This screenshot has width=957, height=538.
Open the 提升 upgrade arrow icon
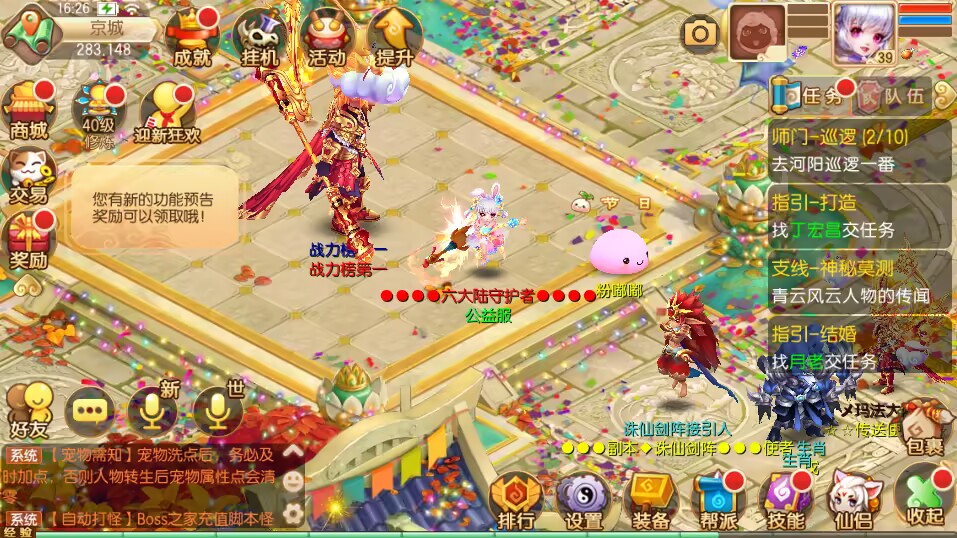point(394,38)
